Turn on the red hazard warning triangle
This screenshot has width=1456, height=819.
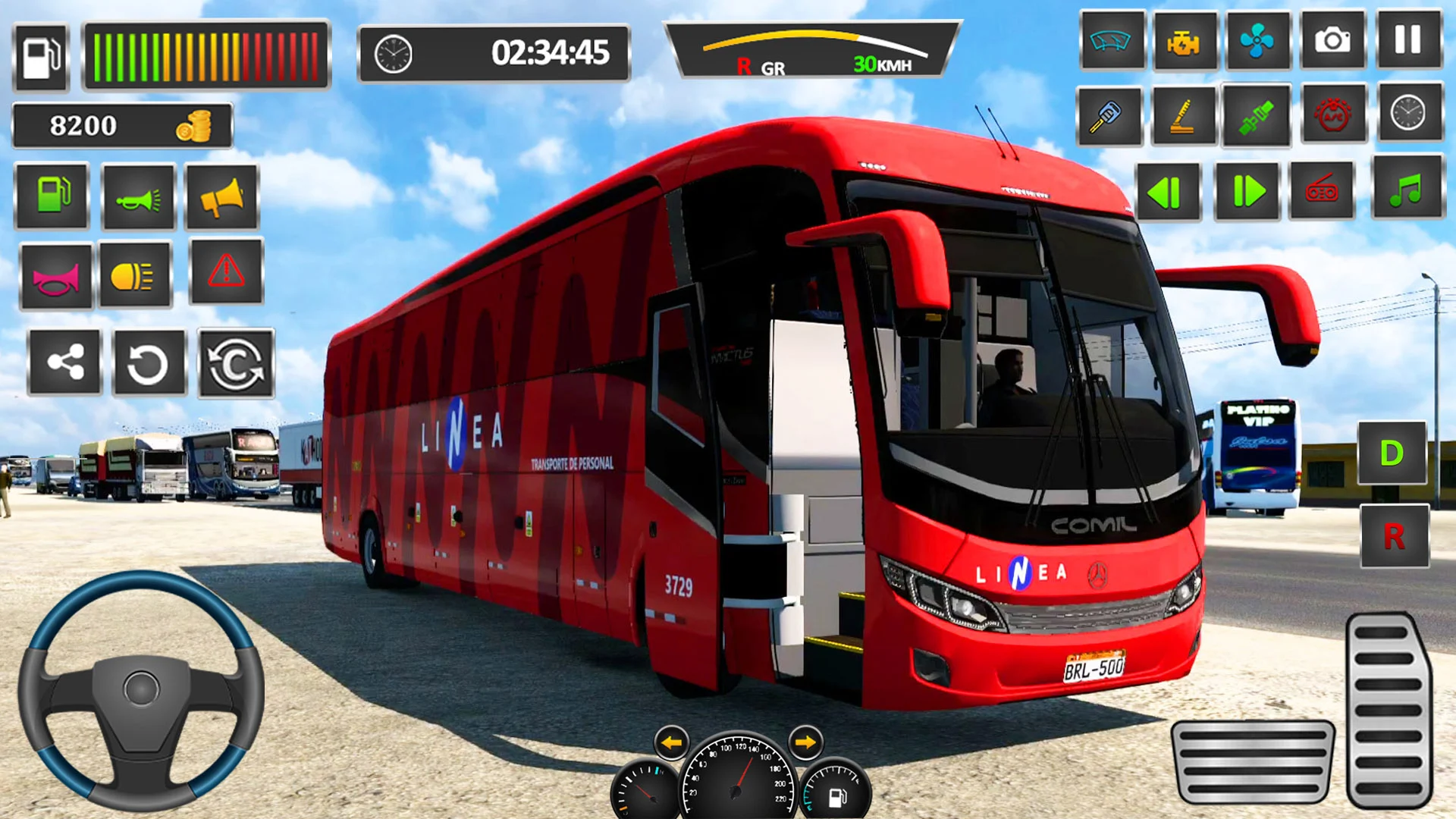[x=226, y=271]
